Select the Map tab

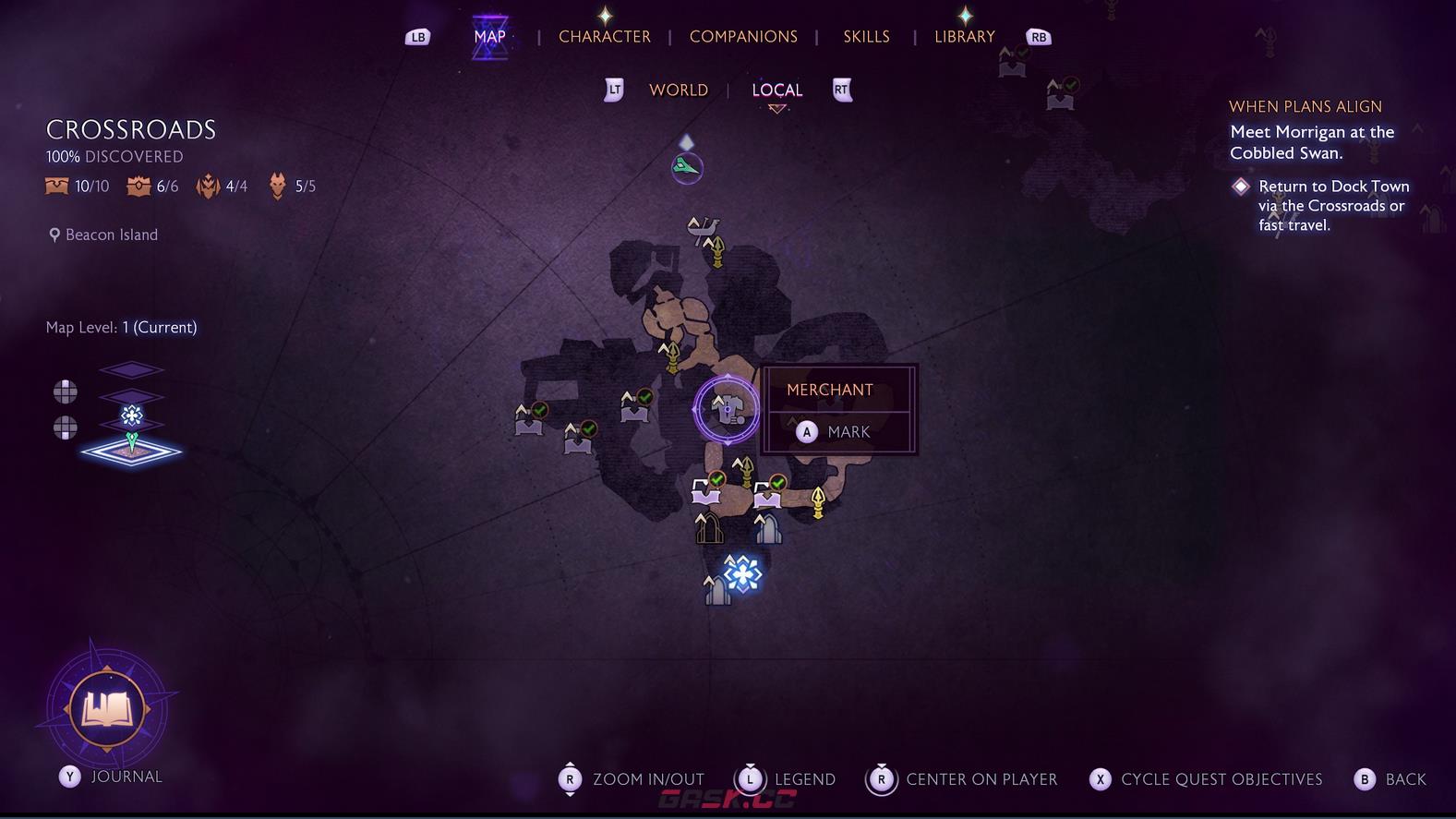coord(489,37)
